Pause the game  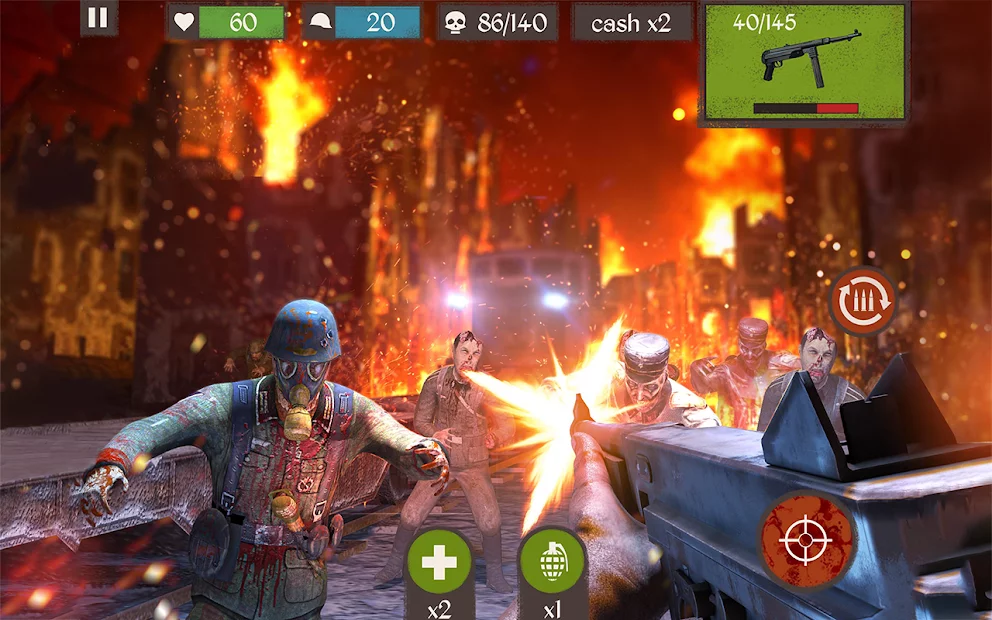point(98,18)
